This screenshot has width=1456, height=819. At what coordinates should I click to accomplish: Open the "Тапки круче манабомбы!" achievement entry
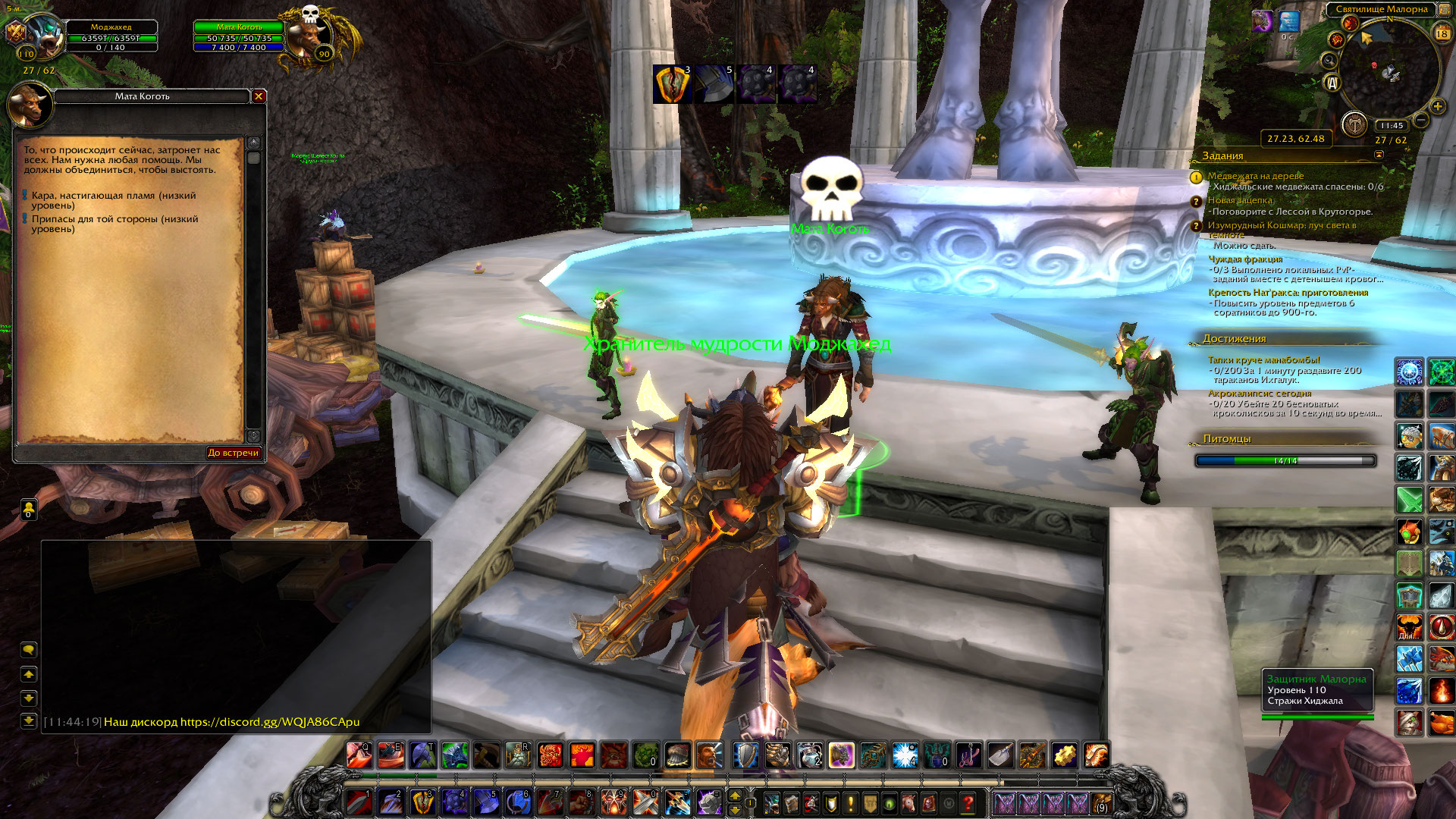click(x=1263, y=360)
